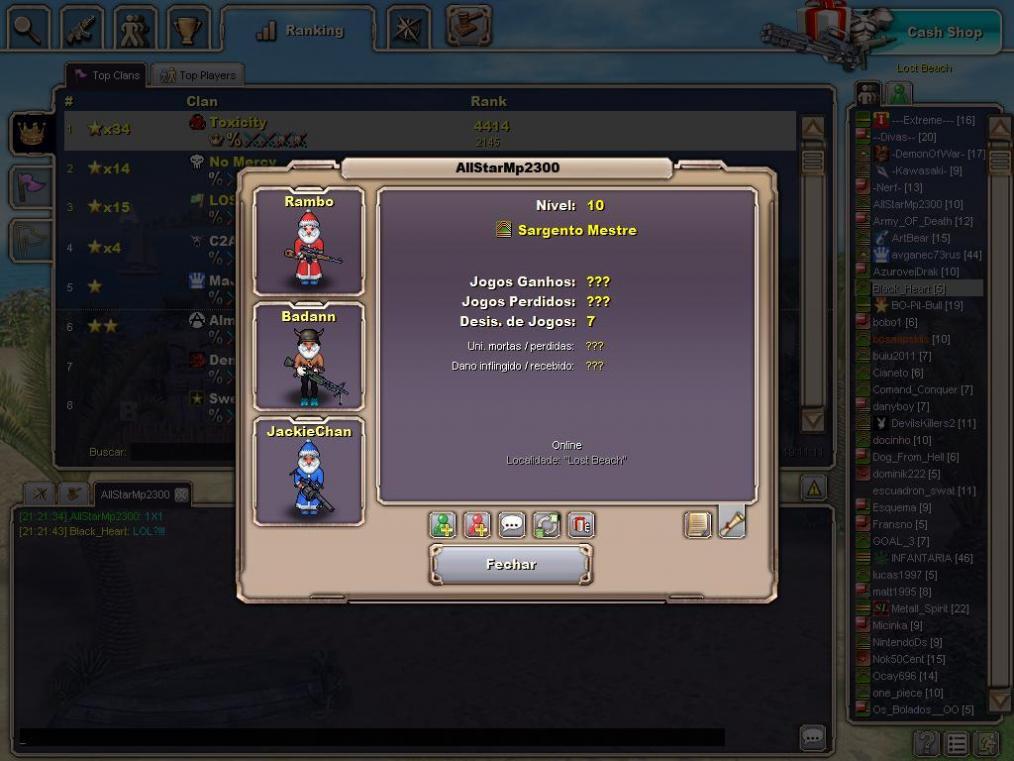1014x761 pixels.
Task: Pick the JackieChan soldier portrait
Action: (309, 471)
